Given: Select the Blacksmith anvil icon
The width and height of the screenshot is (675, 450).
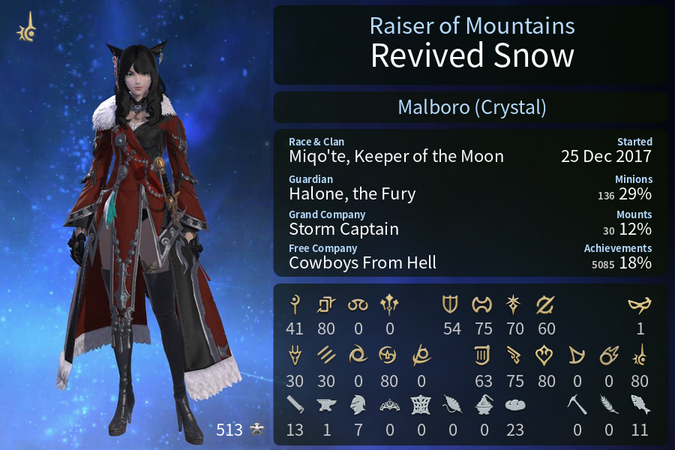Looking at the screenshot, I should click(x=327, y=403).
